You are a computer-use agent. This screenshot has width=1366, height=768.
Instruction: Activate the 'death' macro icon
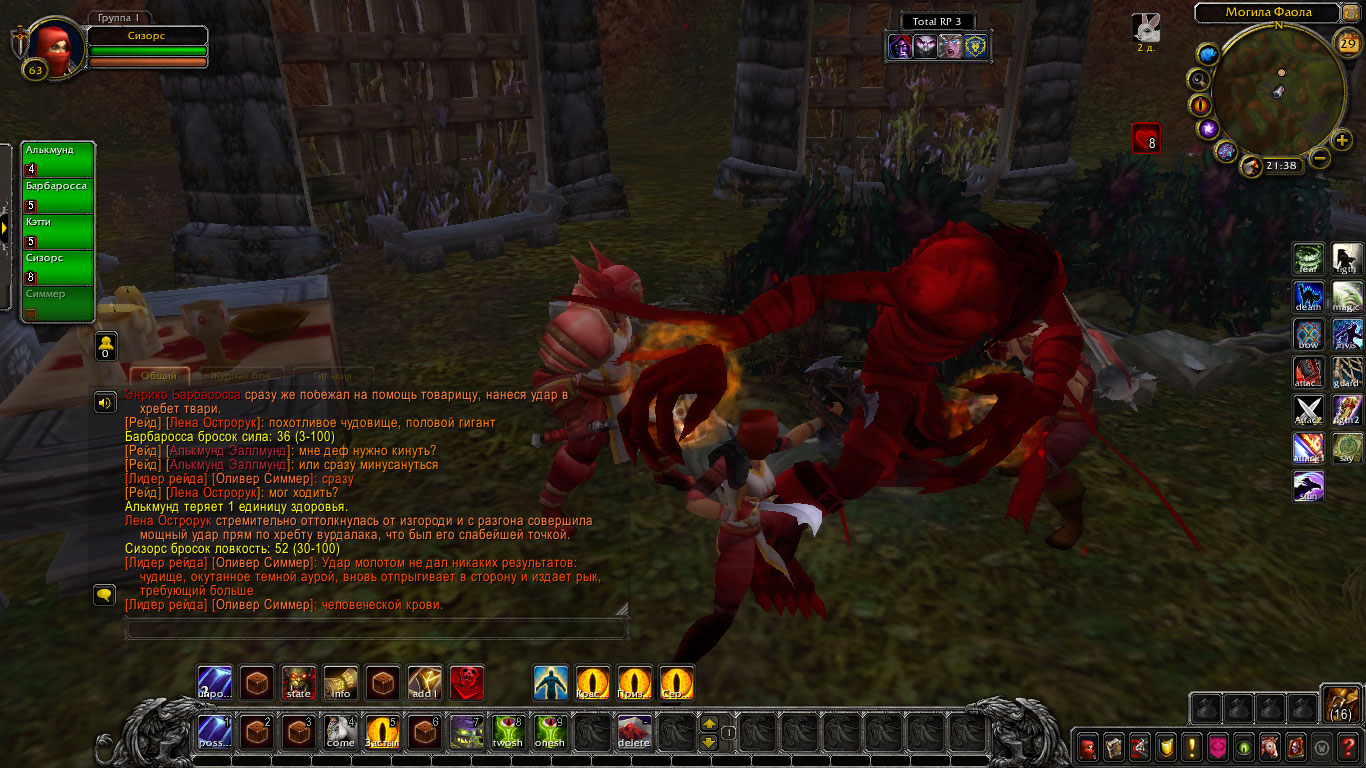click(1309, 297)
